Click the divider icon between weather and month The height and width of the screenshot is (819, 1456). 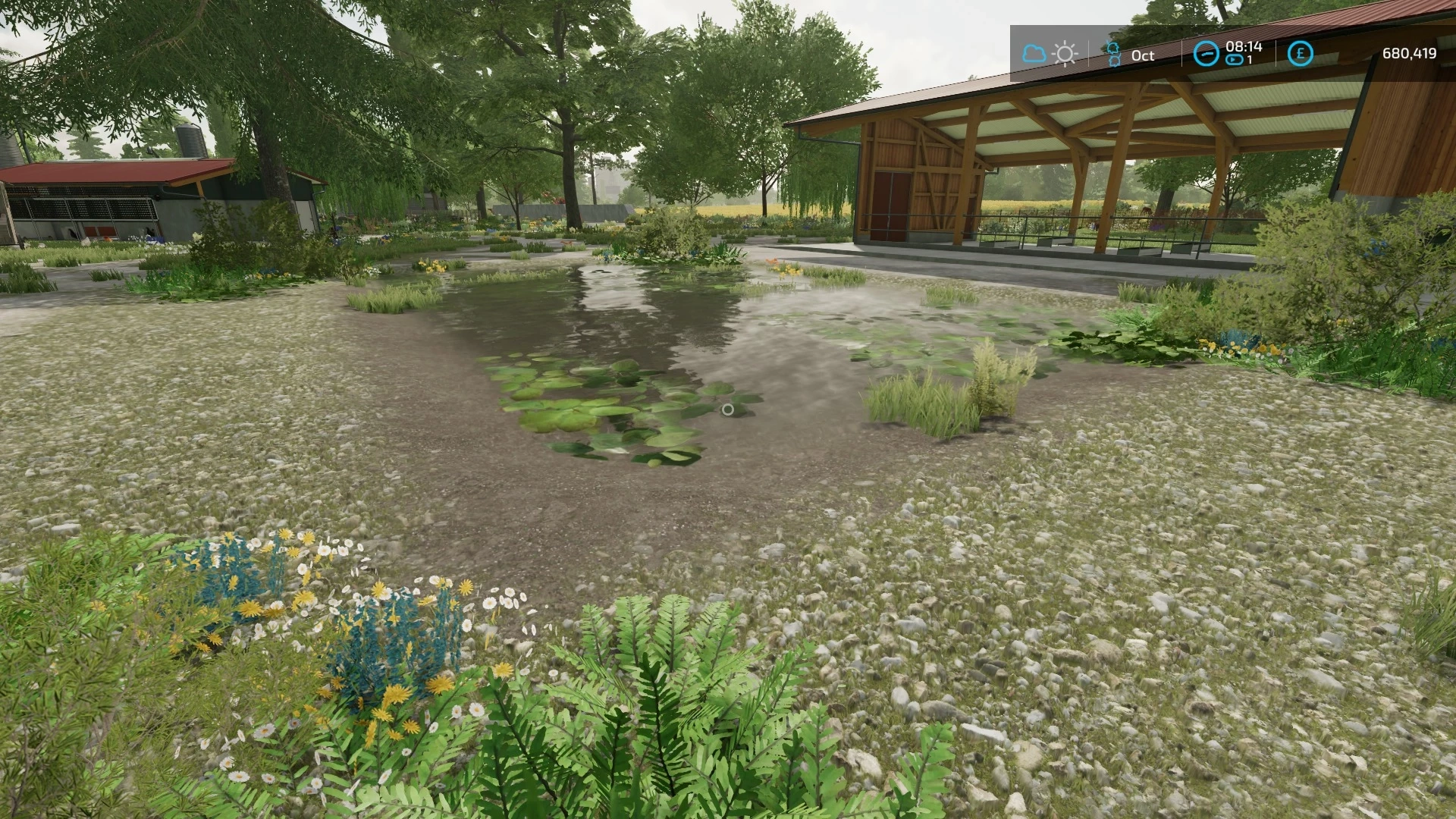pos(1089,52)
